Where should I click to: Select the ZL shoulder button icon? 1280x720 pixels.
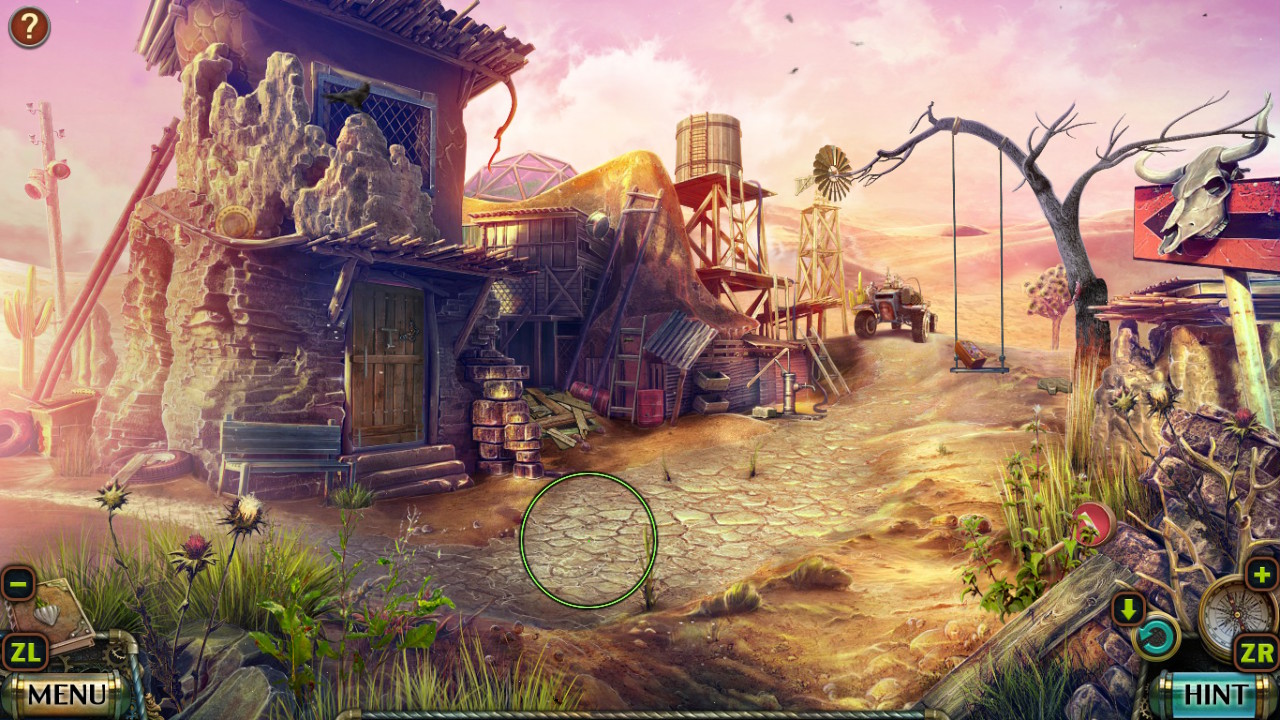coord(27,652)
